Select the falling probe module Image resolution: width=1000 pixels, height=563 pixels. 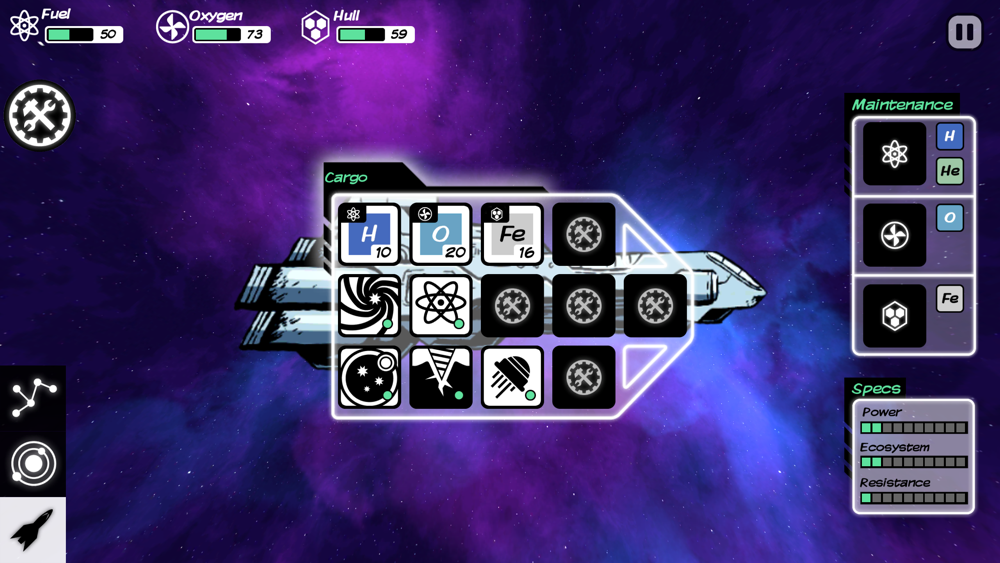click(x=512, y=377)
